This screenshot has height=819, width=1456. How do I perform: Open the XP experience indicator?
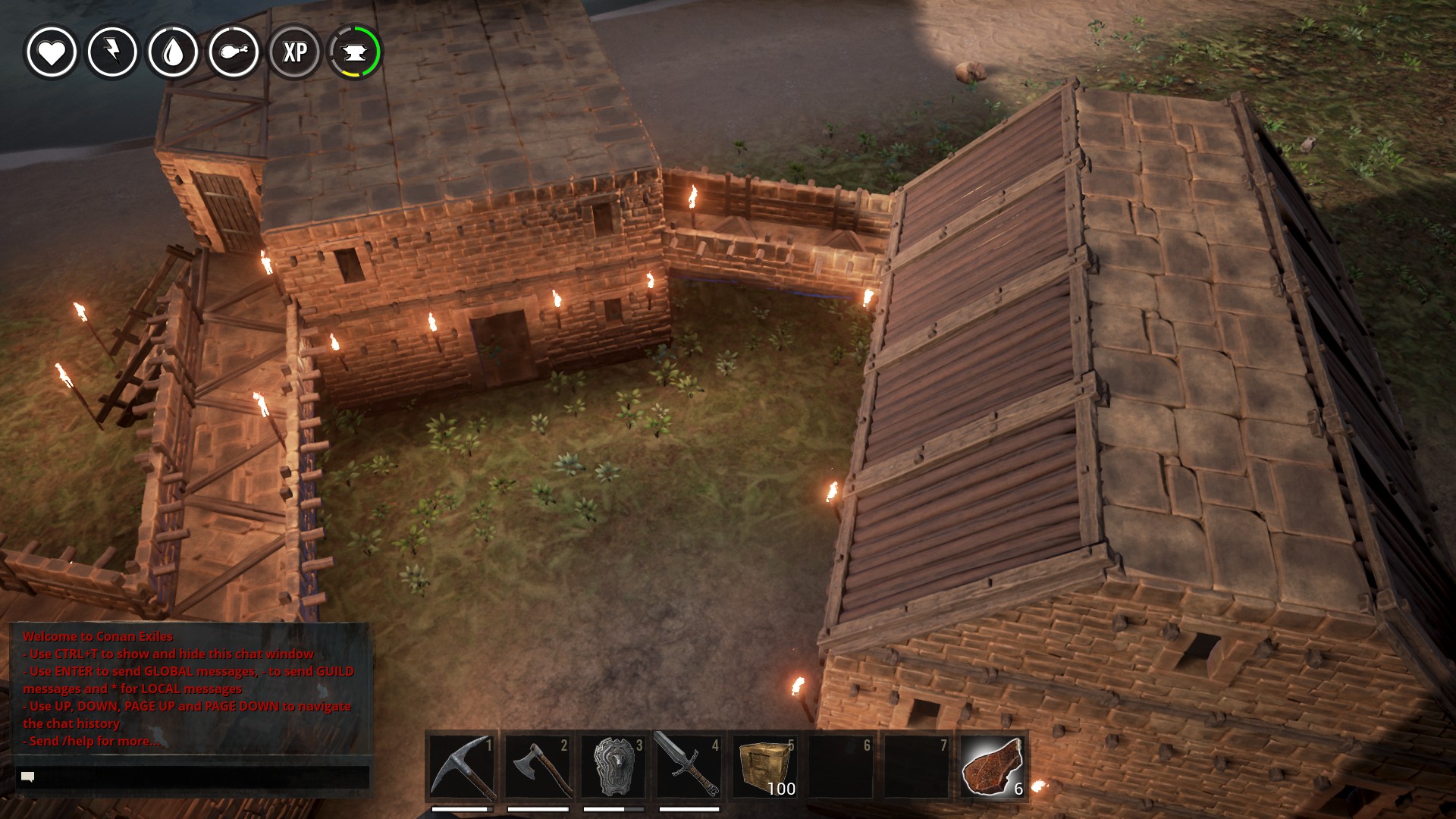(295, 52)
